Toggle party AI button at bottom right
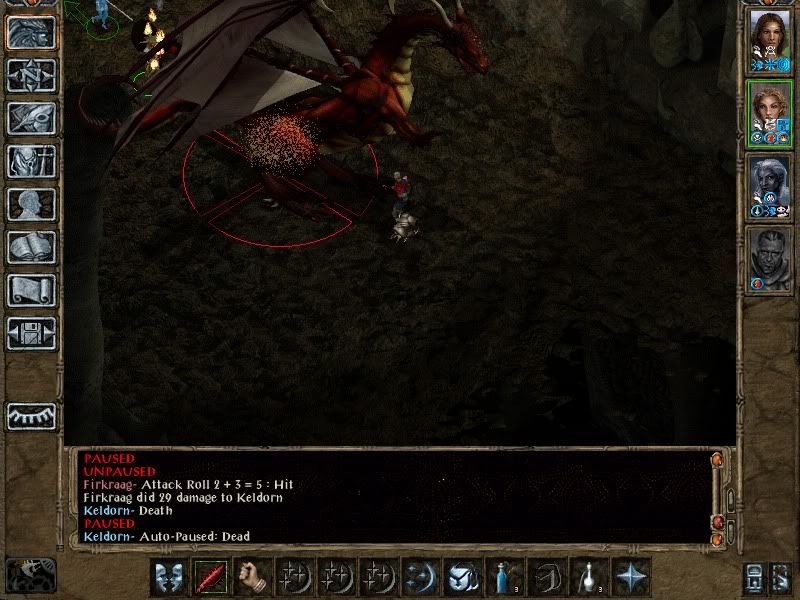 coord(780,577)
